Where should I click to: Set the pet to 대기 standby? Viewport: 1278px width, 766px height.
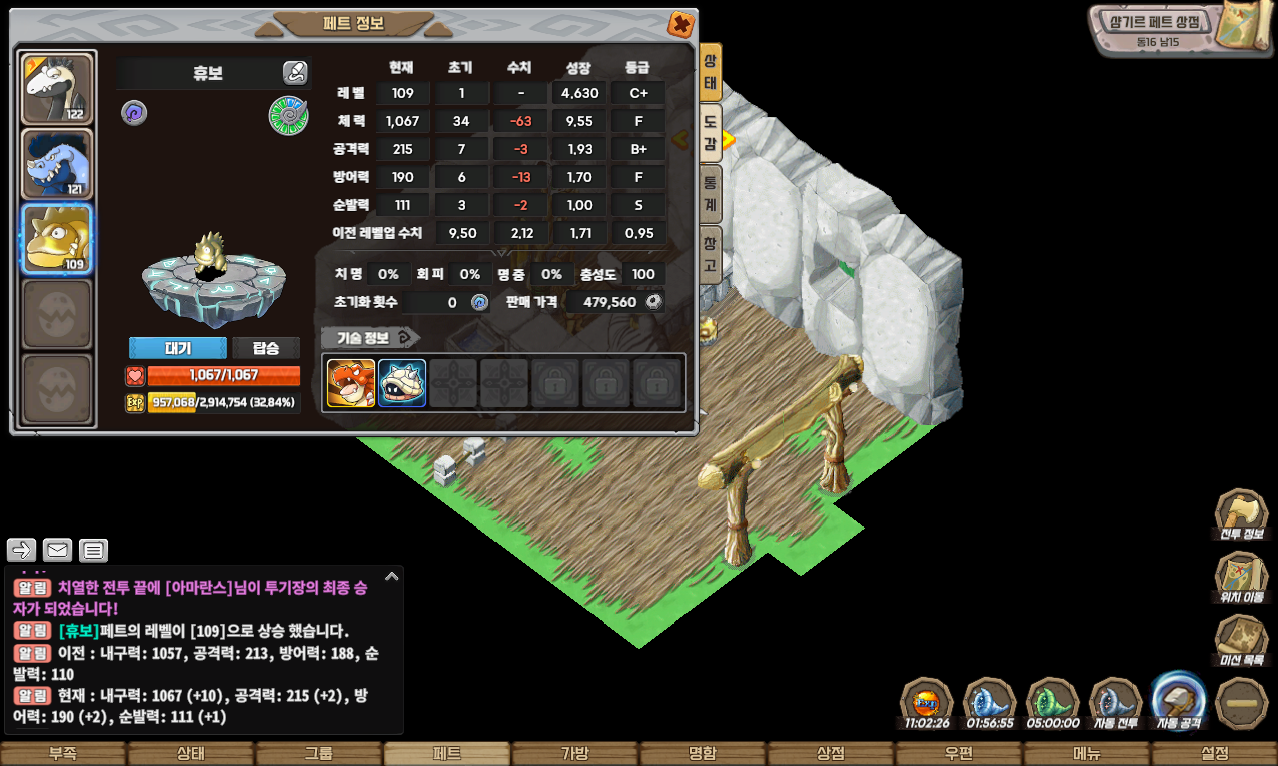pyautogui.click(x=178, y=348)
